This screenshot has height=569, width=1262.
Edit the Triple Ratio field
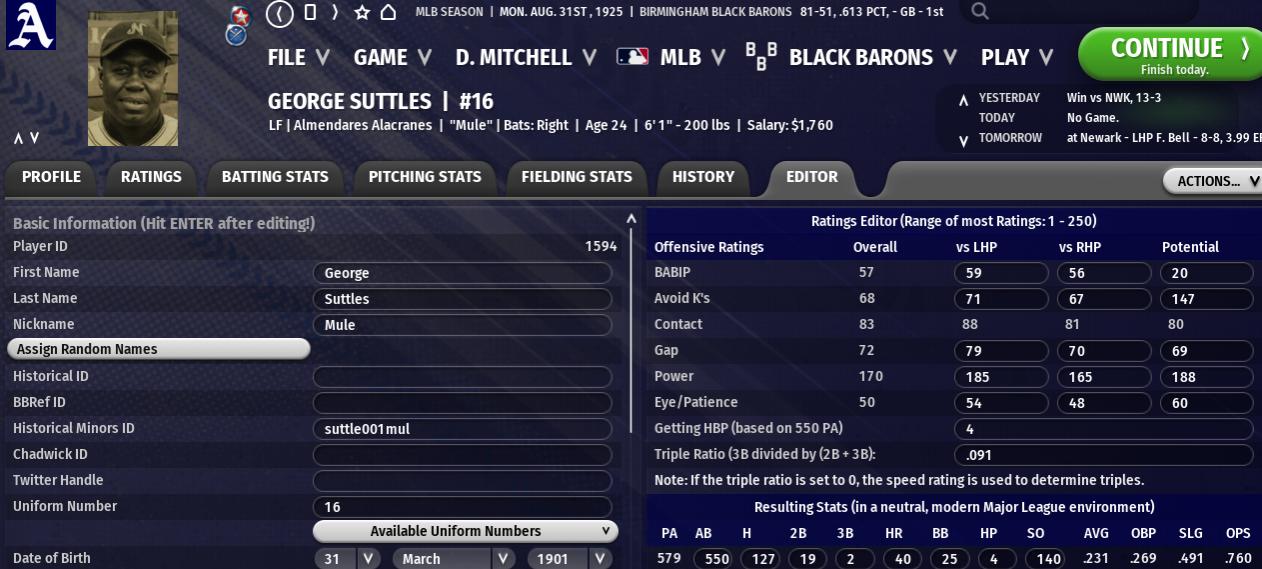(1103, 454)
